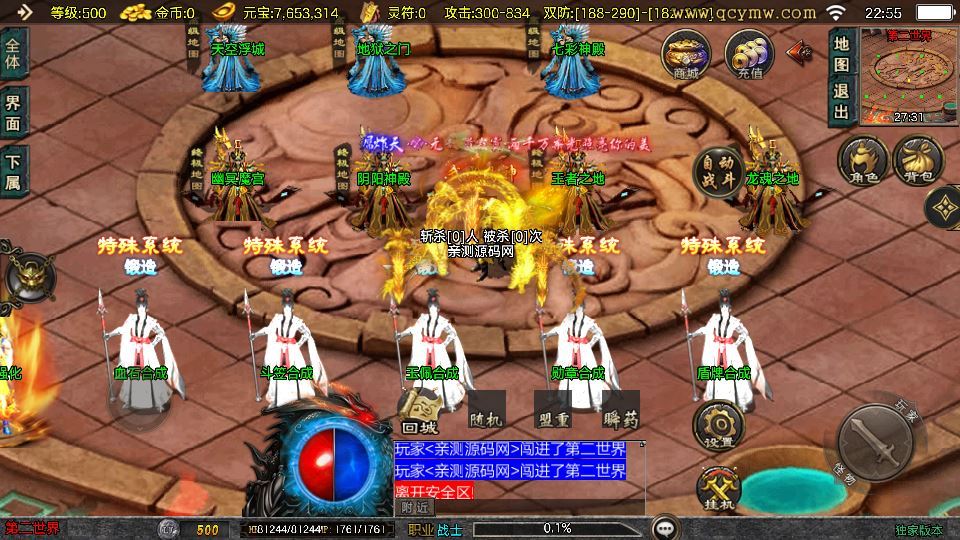Collapse the top icon row with the red arrow
The height and width of the screenshot is (540, 960).
click(x=799, y=51)
